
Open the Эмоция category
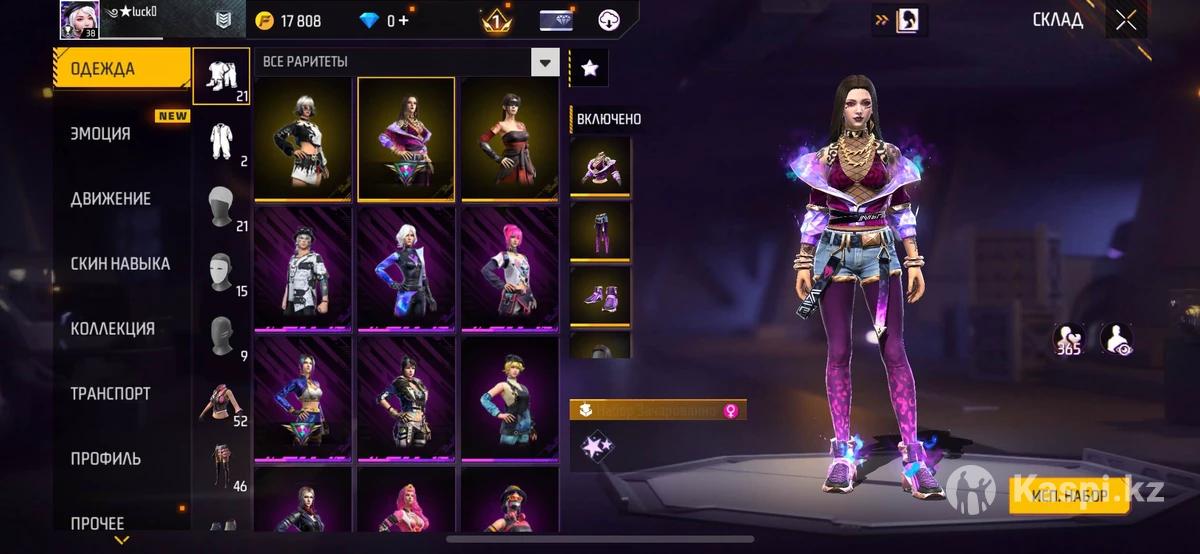coord(101,134)
